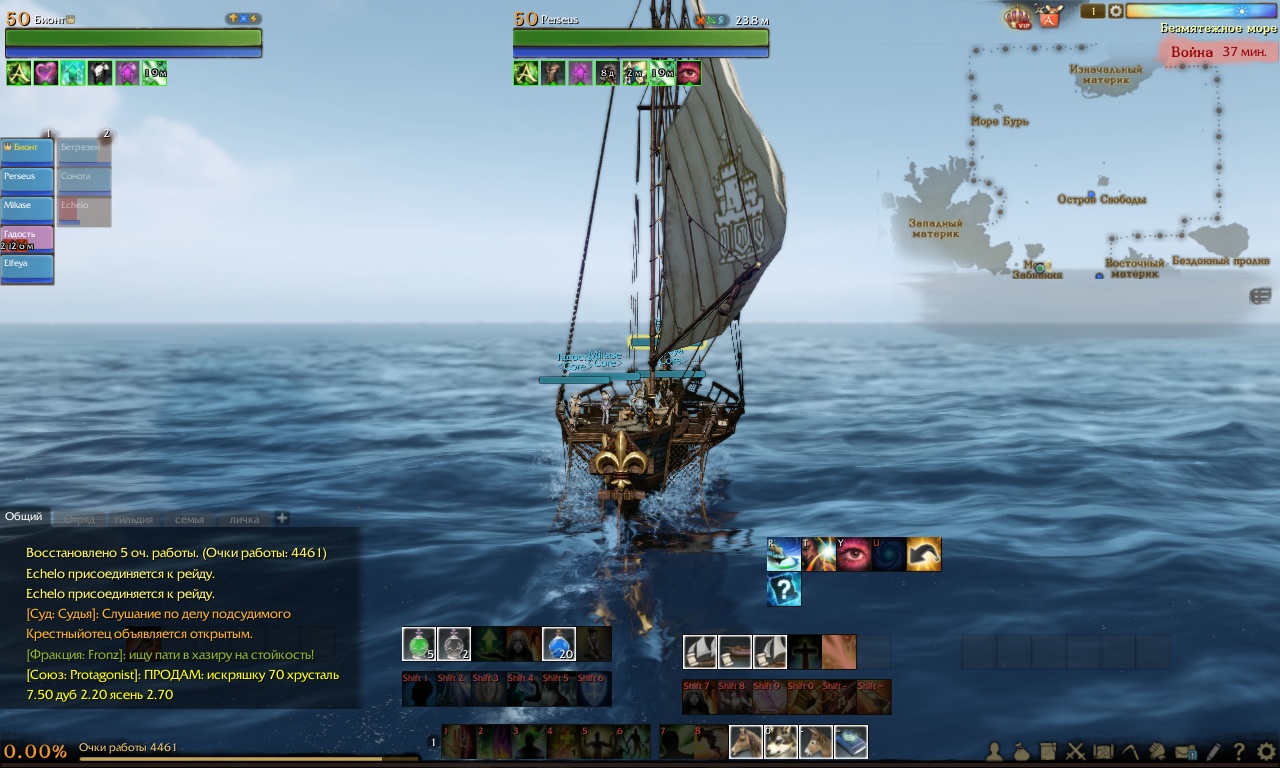Click the blue question mark icon
This screenshot has width=1280, height=768.
click(x=784, y=590)
